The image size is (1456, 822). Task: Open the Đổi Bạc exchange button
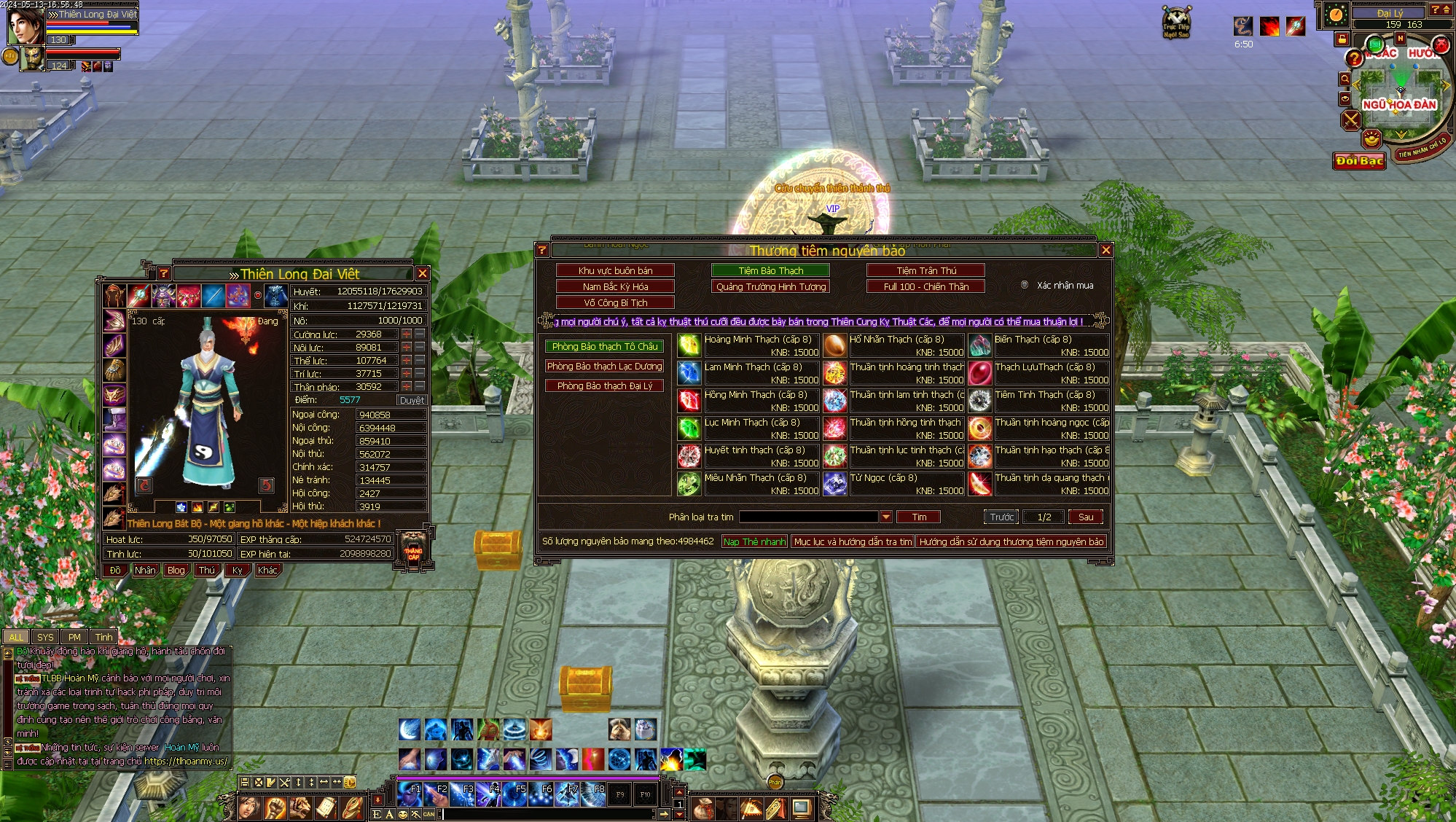[x=1359, y=160]
